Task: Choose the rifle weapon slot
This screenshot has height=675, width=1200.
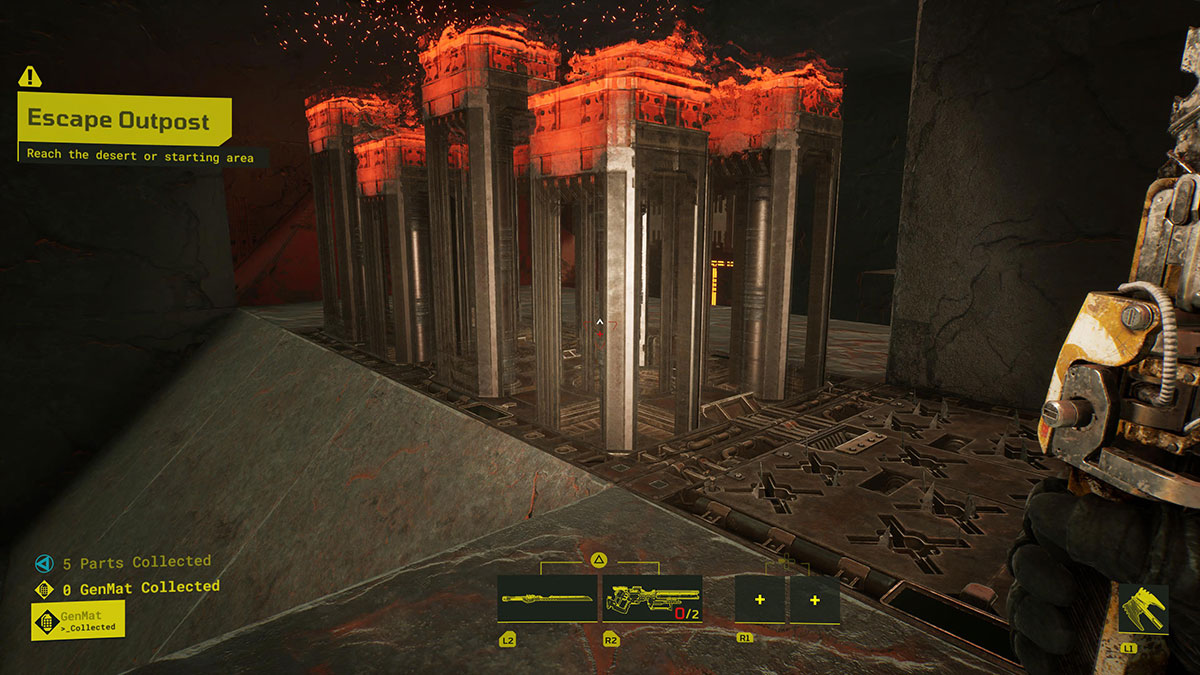Action: pyautogui.click(x=651, y=599)
